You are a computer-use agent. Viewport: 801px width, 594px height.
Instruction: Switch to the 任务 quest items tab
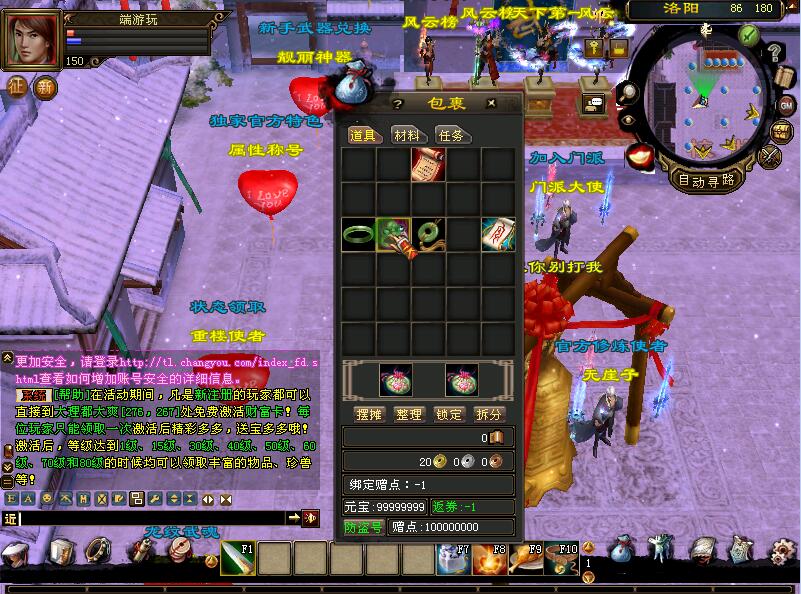[x=450, y=135]
